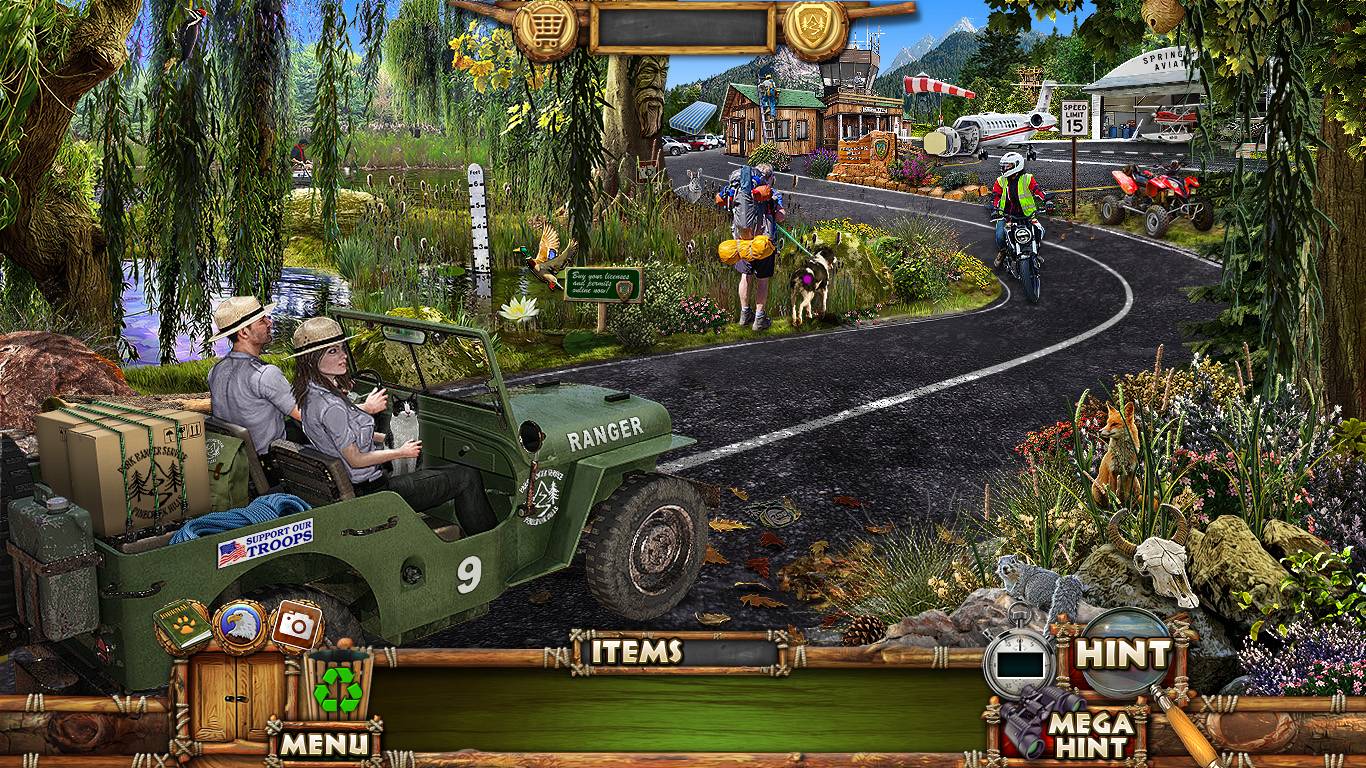Open the paw print field guide book
1366x768 pixels.
[x=182, y=624]
